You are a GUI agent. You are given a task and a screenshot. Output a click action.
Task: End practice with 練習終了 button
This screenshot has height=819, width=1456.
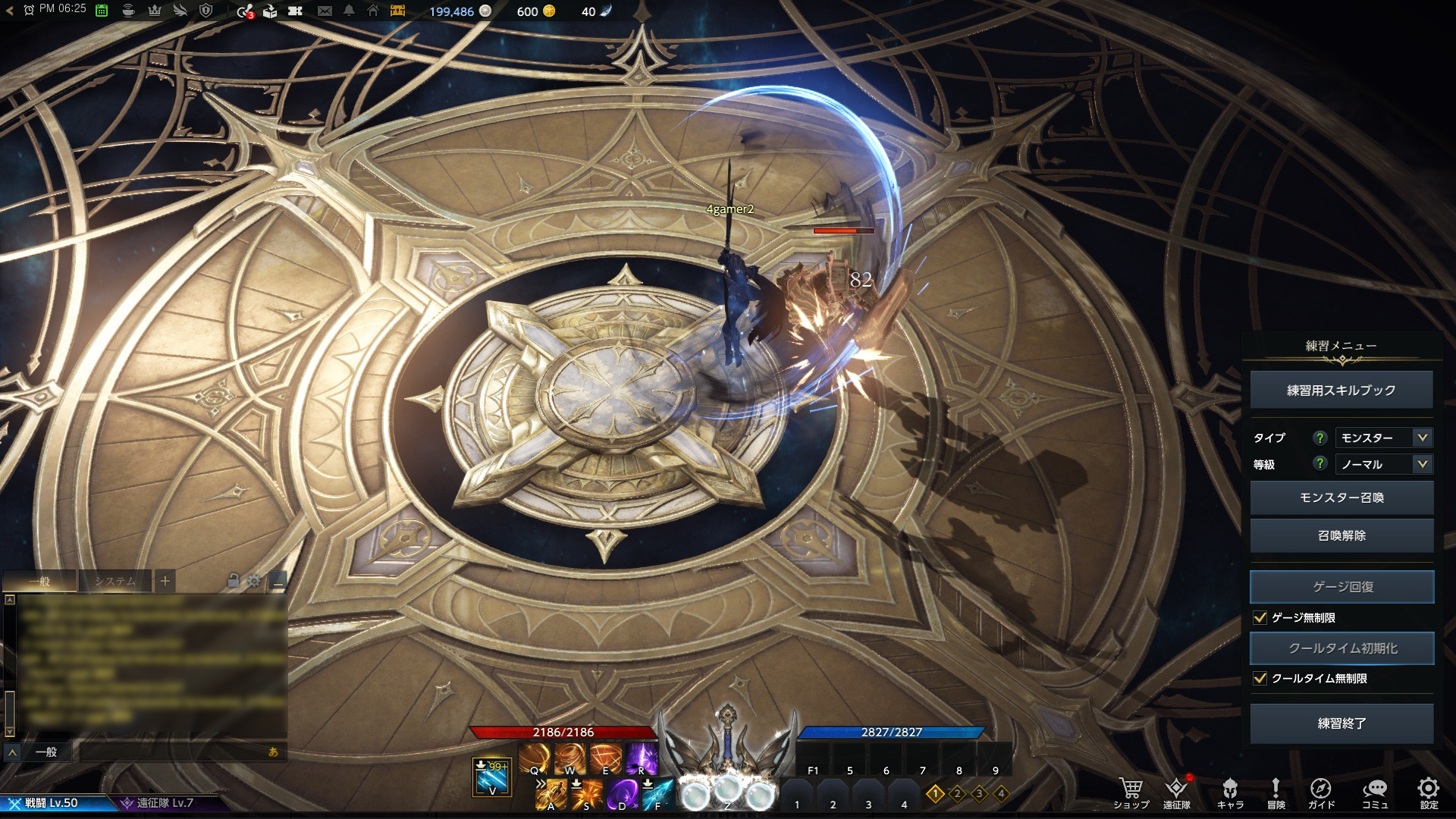pos(1341,723)
